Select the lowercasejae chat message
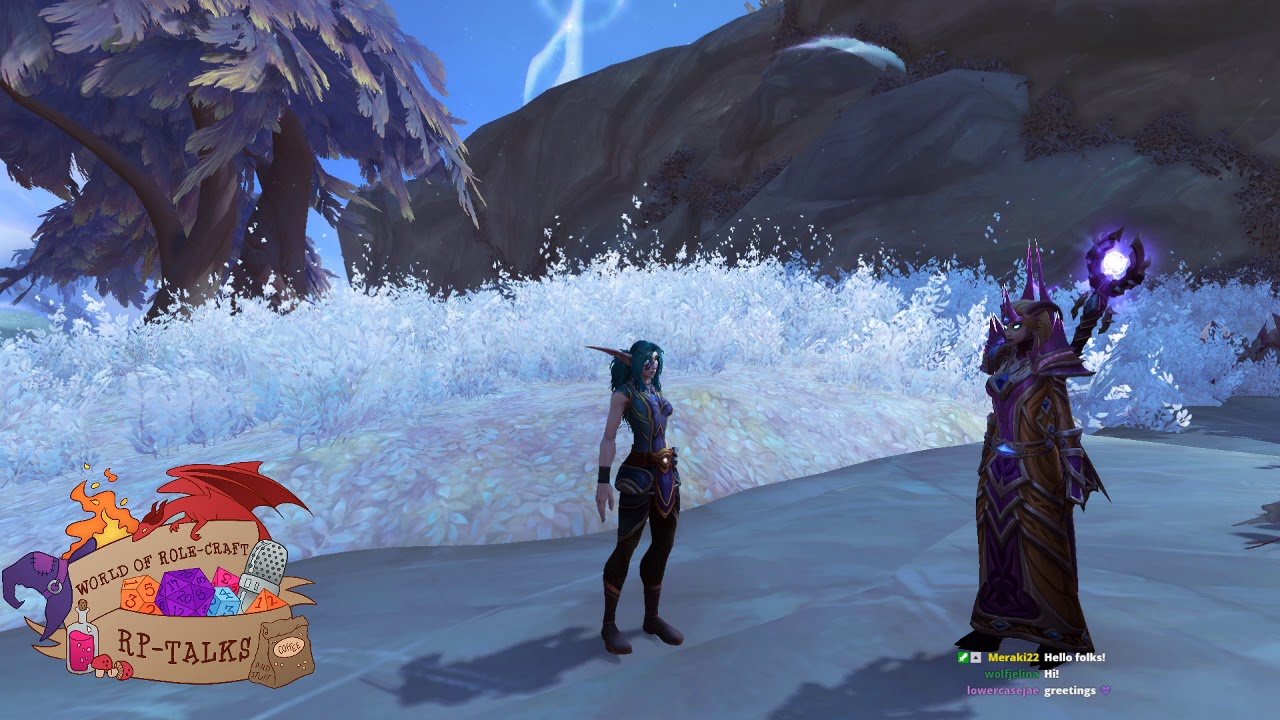 [1070, 690]
